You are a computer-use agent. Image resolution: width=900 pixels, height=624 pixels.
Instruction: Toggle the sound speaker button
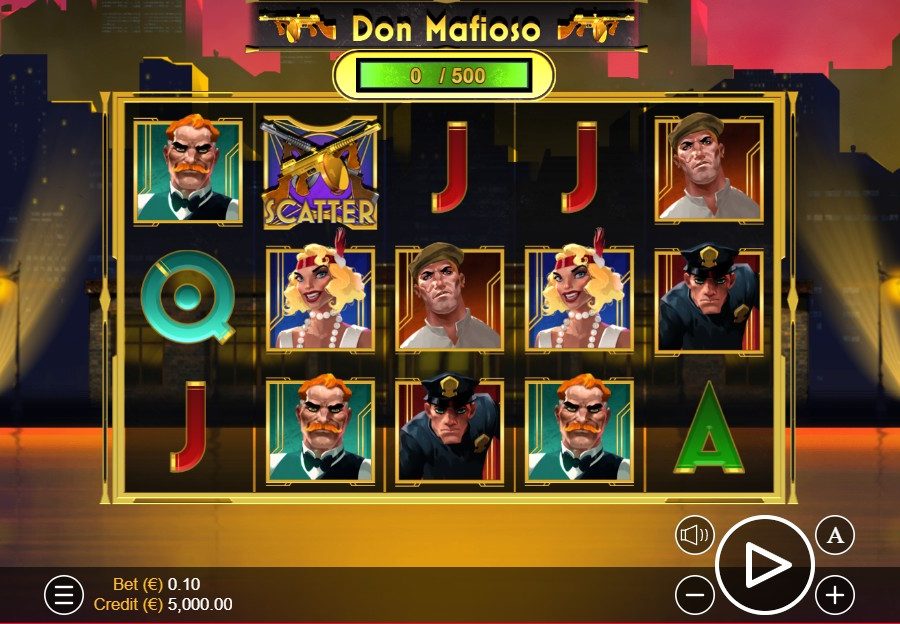pyautogui.click(x=694, y=536)
